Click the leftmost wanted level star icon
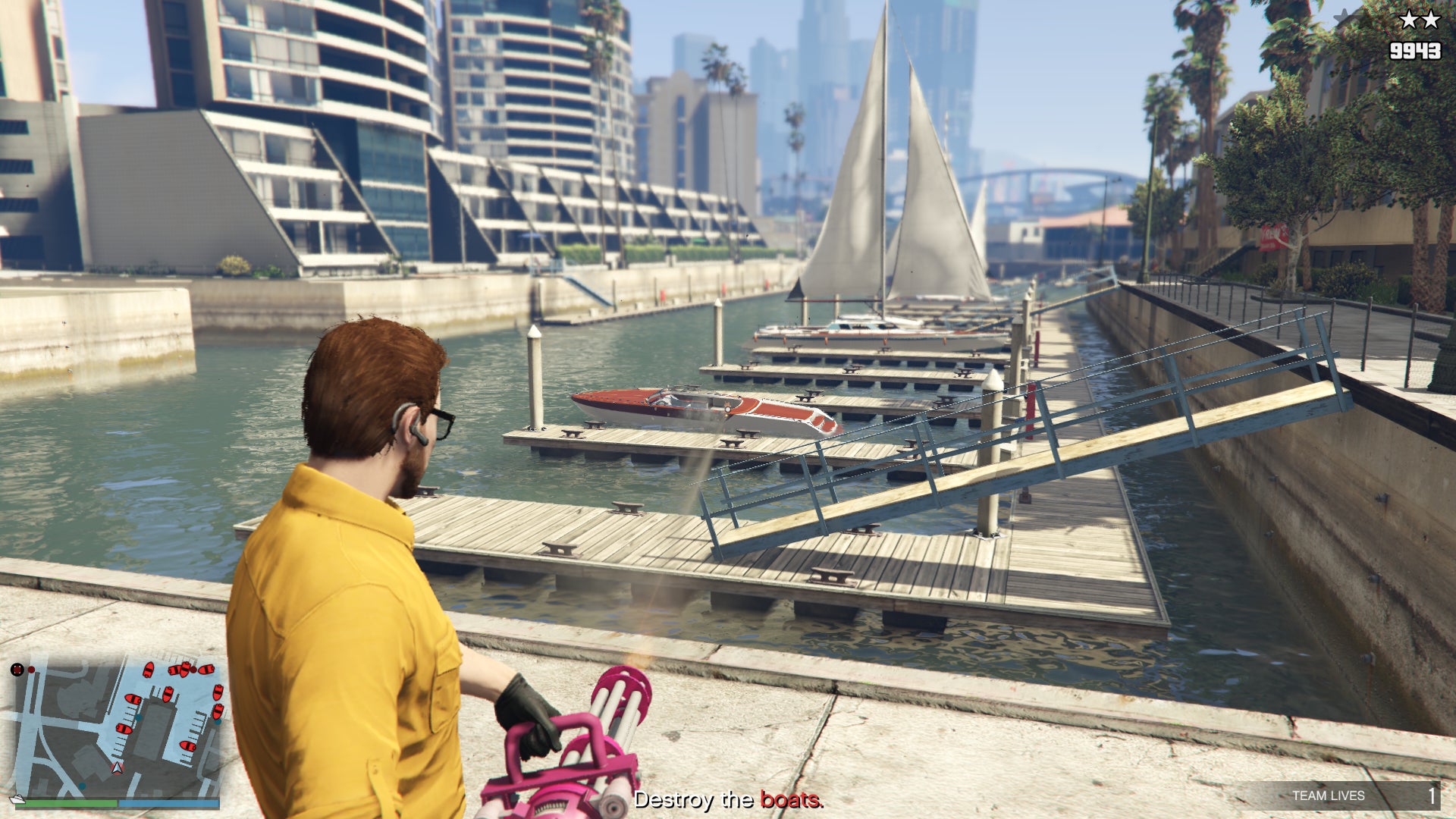 [x=1410, y=19]
